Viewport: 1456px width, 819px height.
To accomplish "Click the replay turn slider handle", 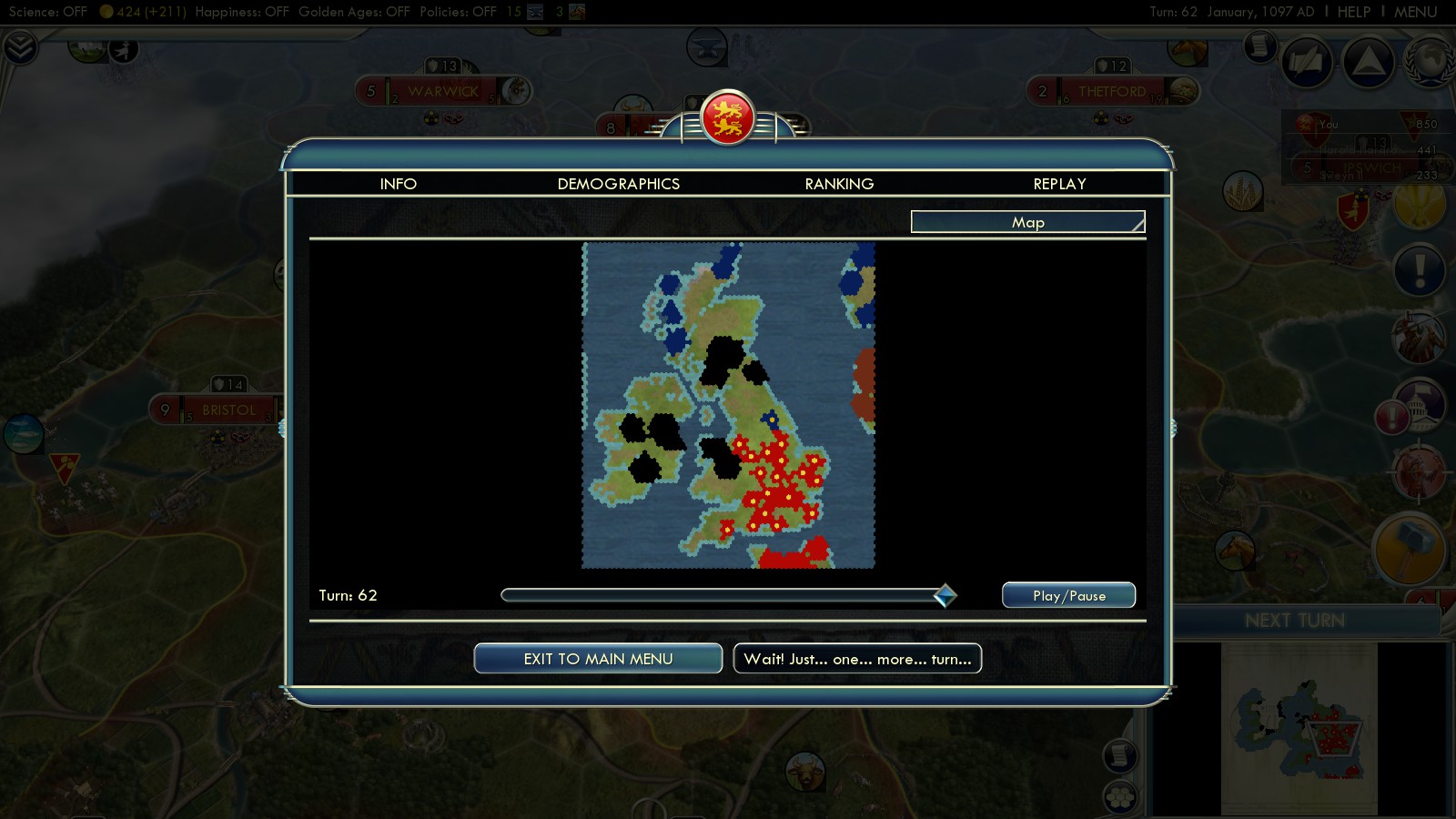I will pyautogui.click(x=945, y=595).
